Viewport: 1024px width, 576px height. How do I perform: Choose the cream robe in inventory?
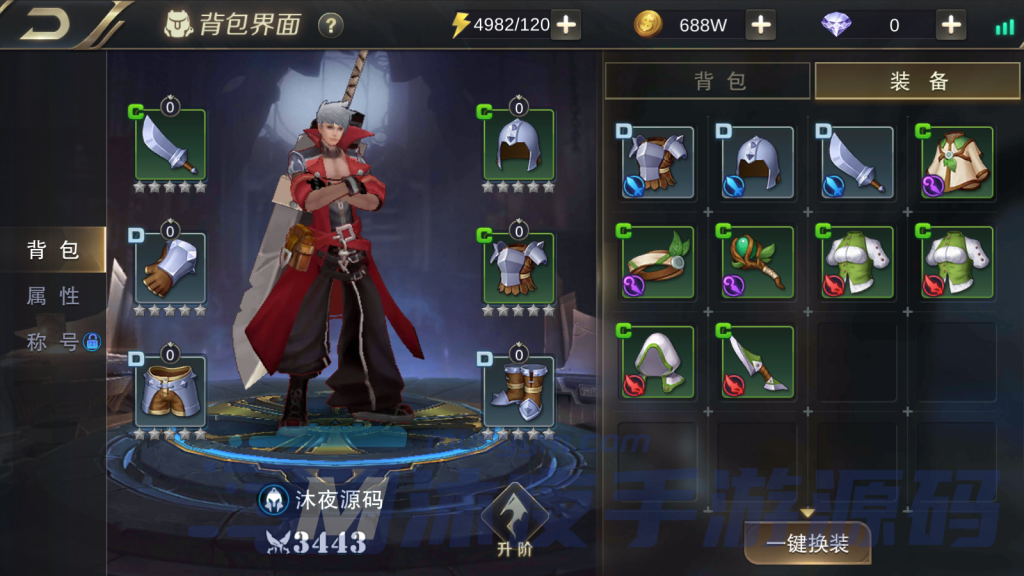957,162
